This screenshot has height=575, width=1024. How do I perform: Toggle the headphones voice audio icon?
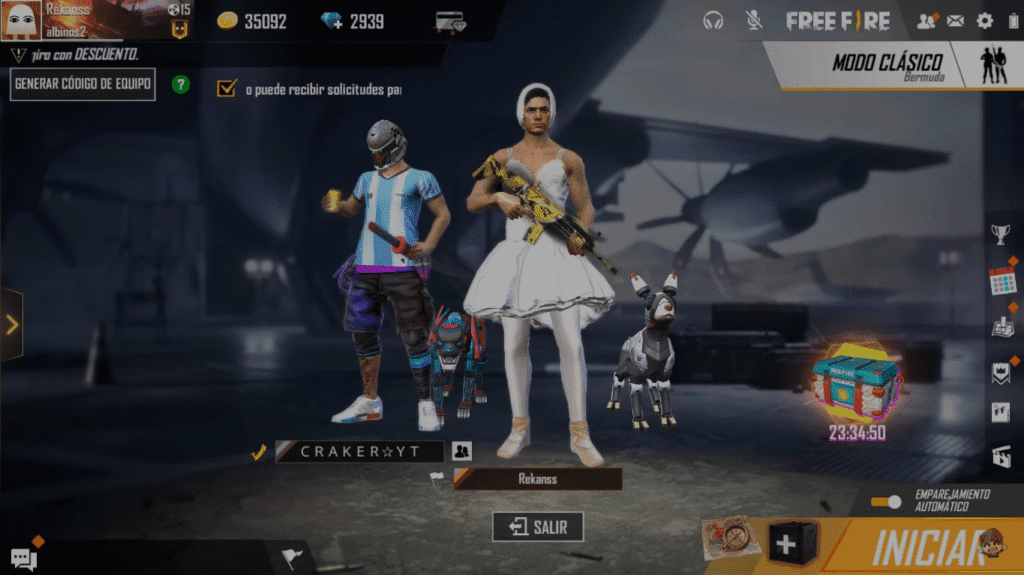(x=713, y=20)
